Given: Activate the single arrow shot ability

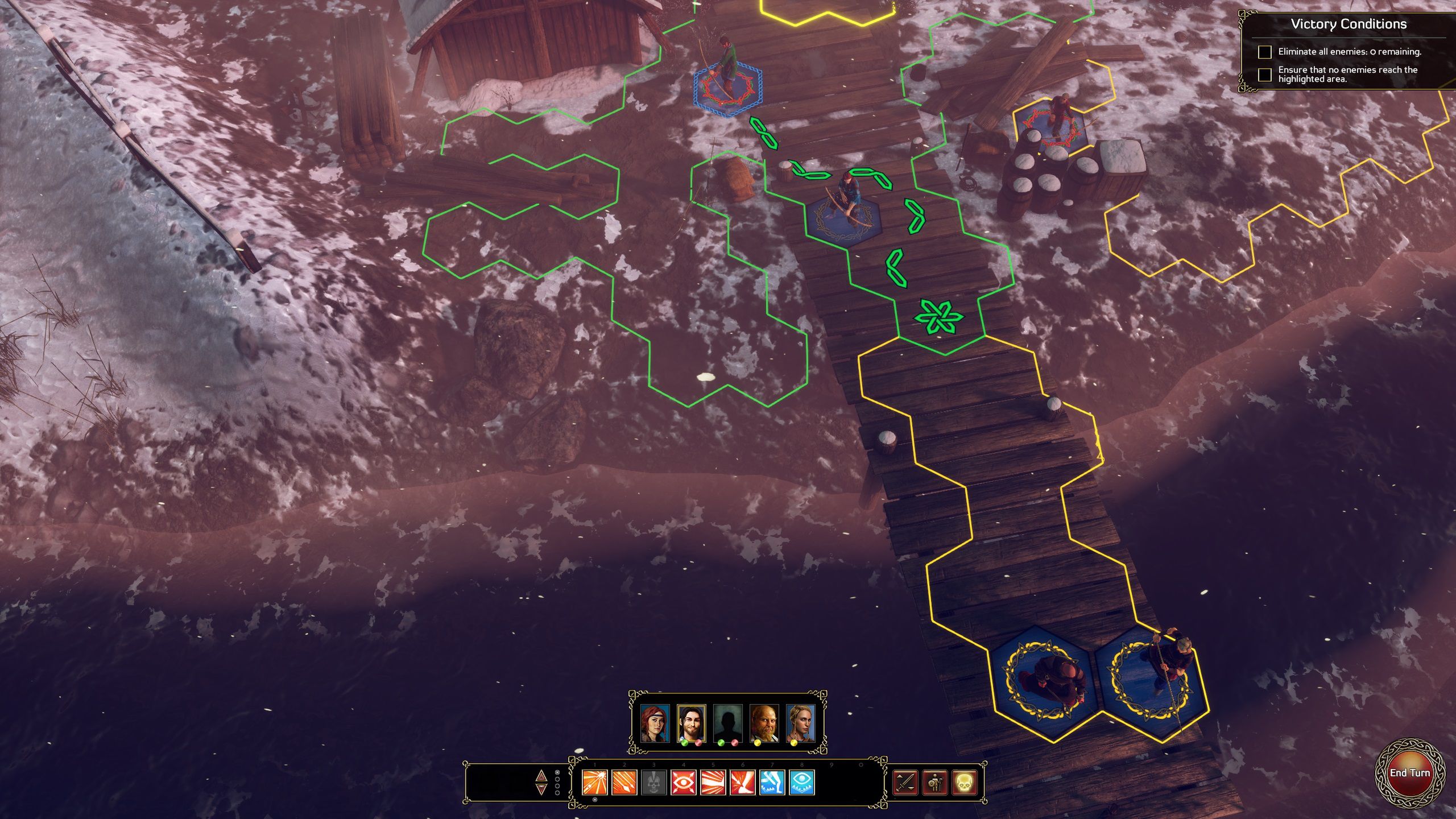Looking at the screenshot, I should (x=595, y=783).
